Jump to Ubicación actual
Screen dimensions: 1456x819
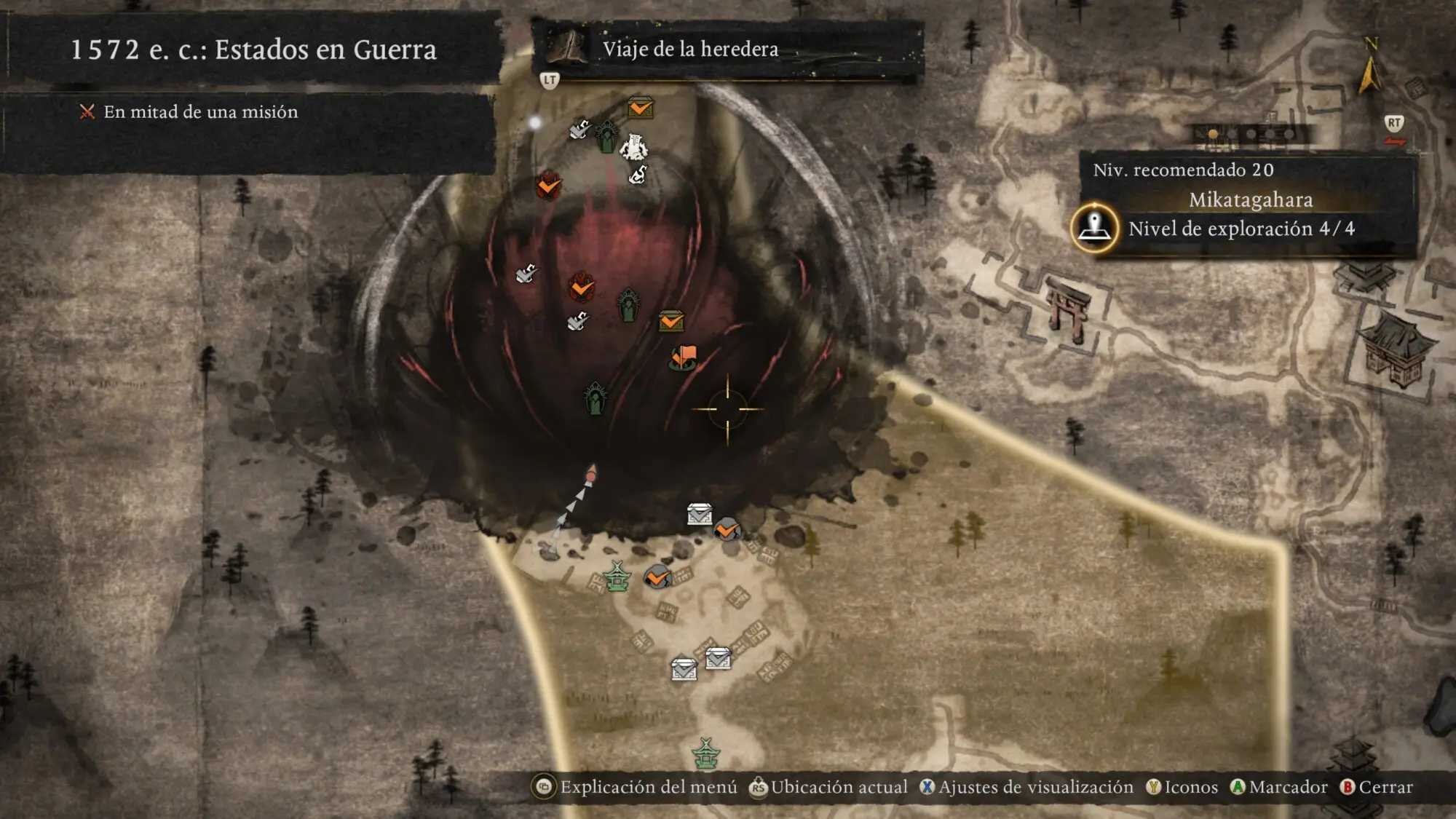coord(828,787)
